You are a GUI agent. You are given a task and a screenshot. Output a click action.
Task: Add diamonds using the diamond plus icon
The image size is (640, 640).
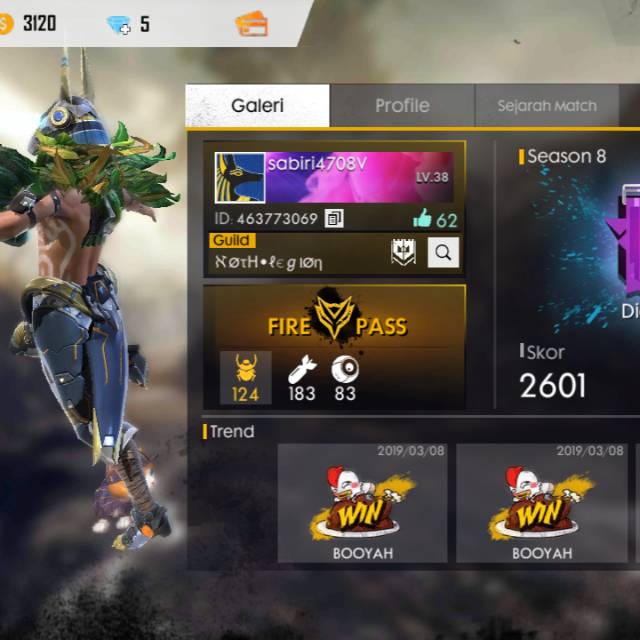pyautogui.click(x=119, y=25)
